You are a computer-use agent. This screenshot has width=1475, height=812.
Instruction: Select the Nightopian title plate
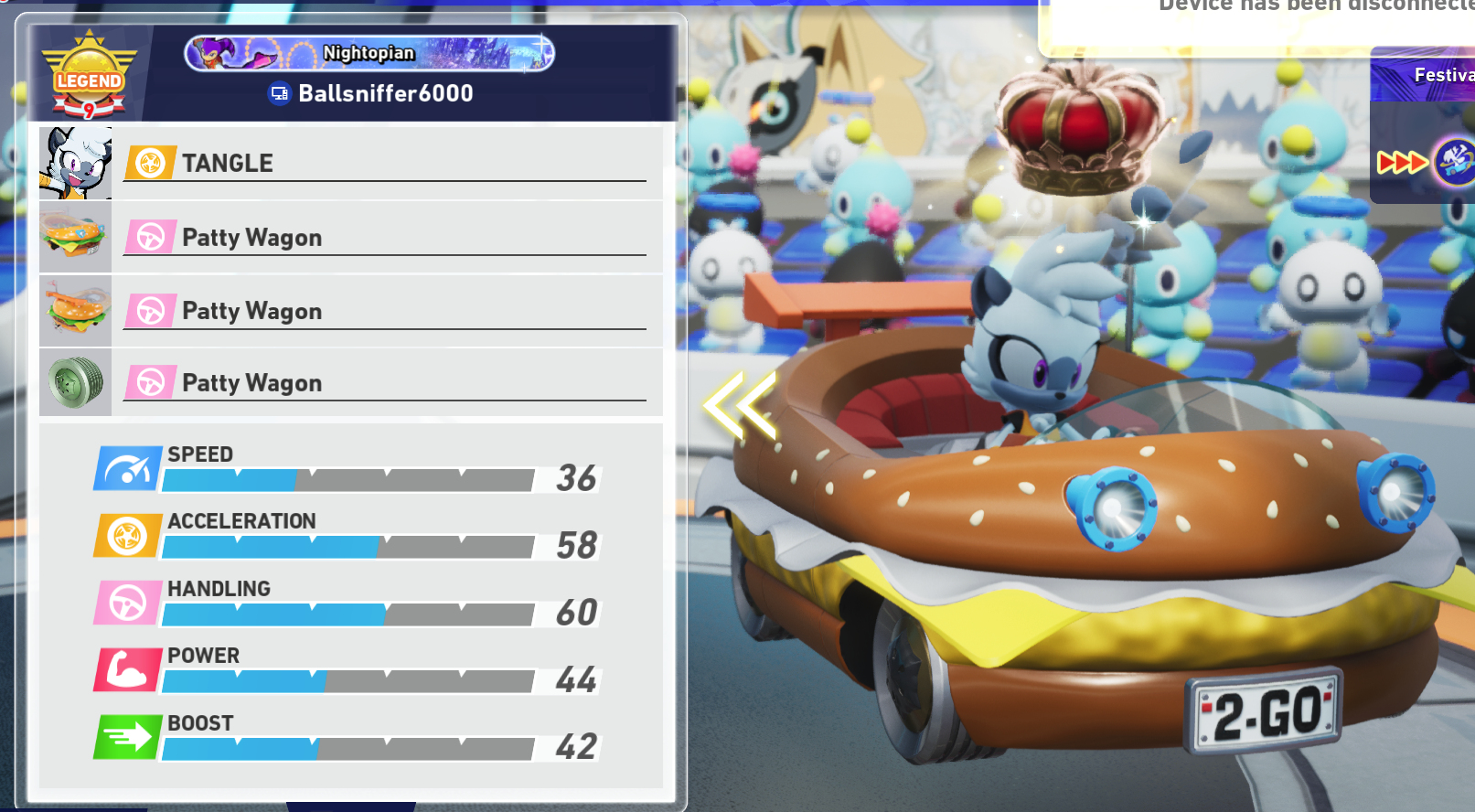pos(369,53)
